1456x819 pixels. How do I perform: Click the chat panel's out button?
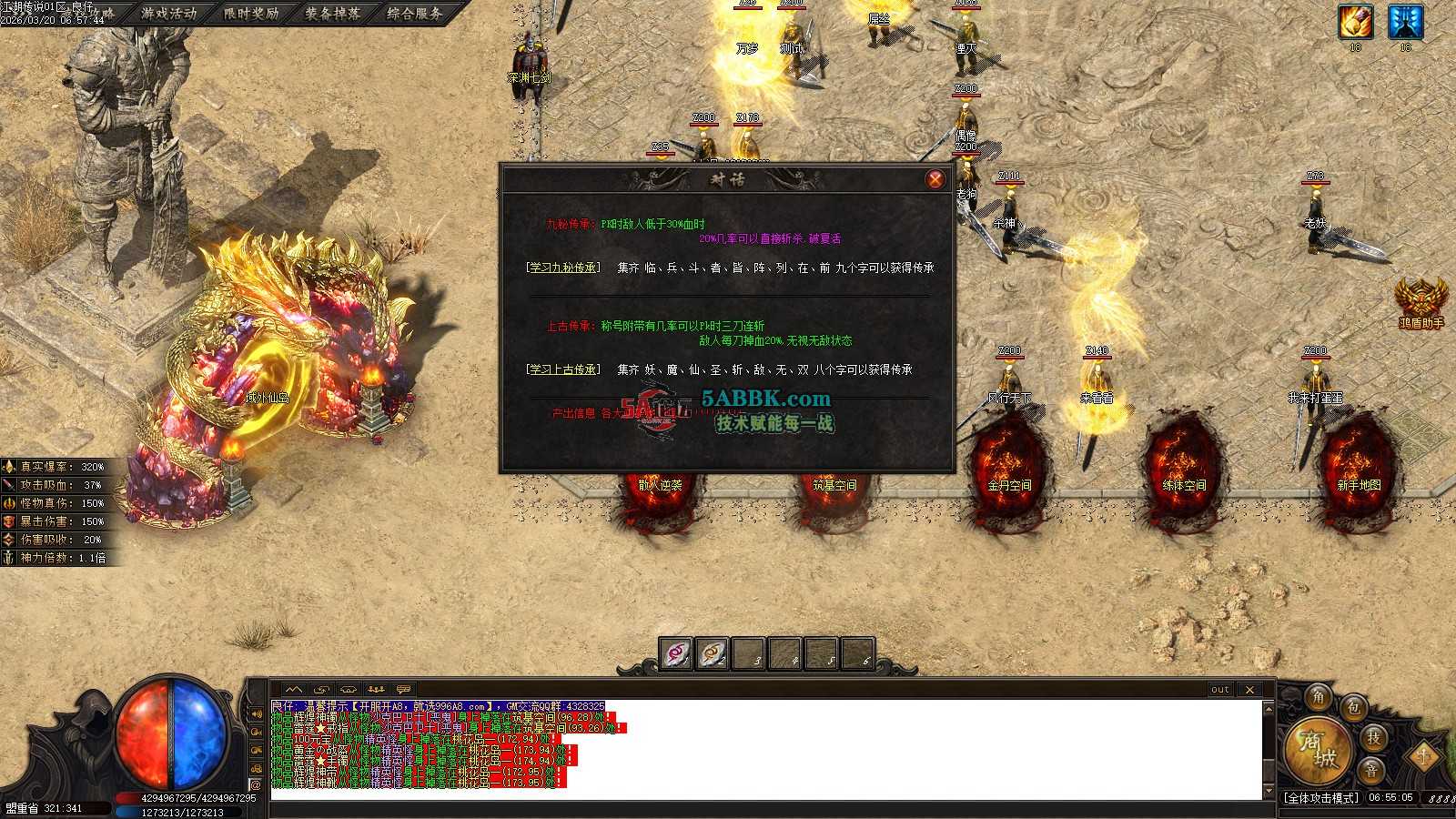1220,690
